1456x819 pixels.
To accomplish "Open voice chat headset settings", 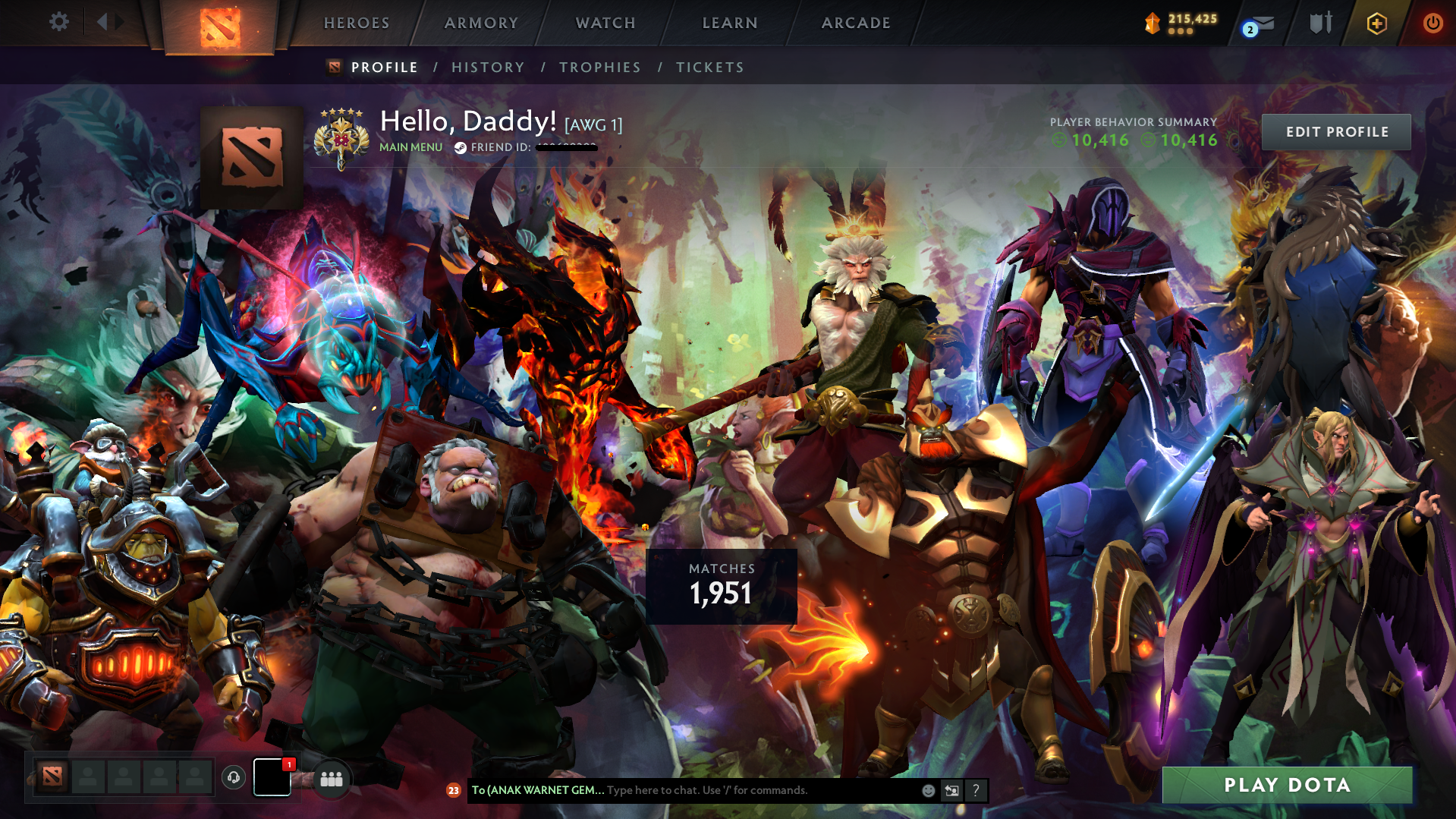I will pyautogui.click(x=234, y=777).
